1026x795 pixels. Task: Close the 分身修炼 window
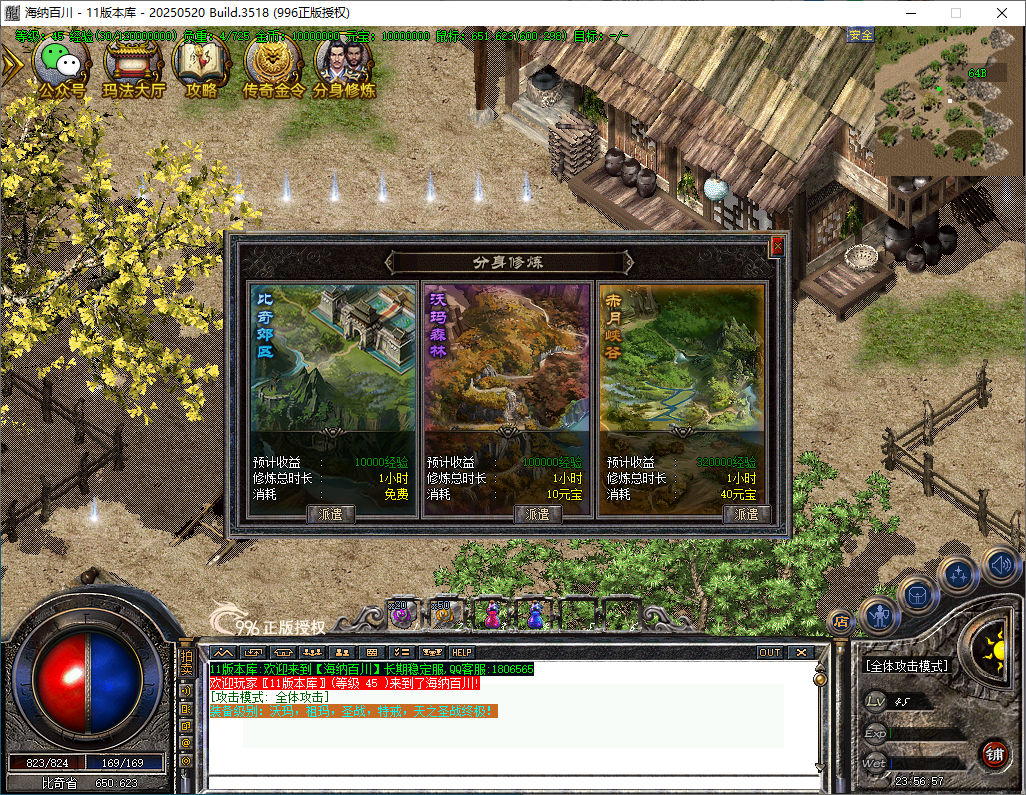point(777,245)
